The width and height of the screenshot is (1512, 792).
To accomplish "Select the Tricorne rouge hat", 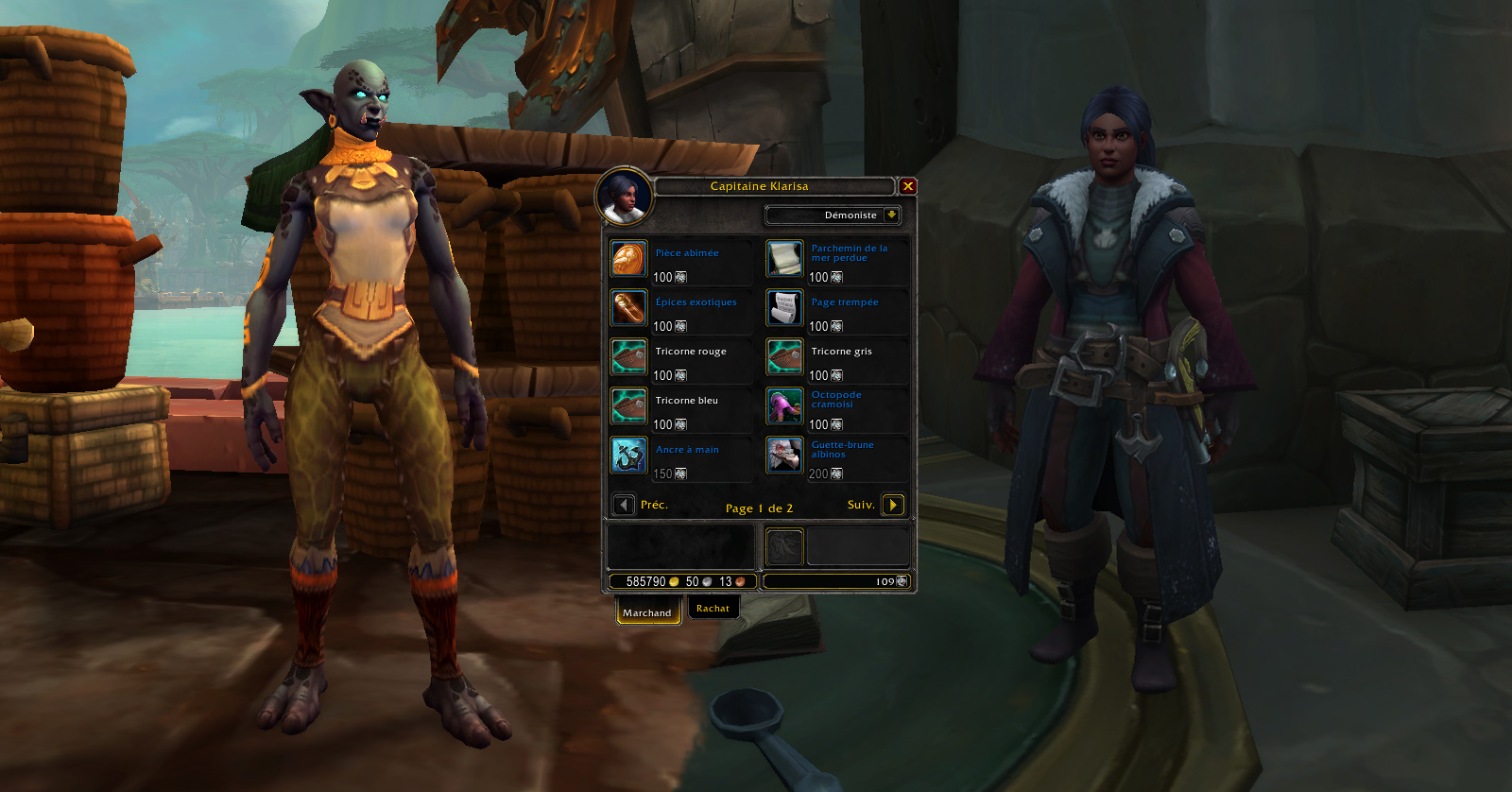I will [x=628, y=356].
